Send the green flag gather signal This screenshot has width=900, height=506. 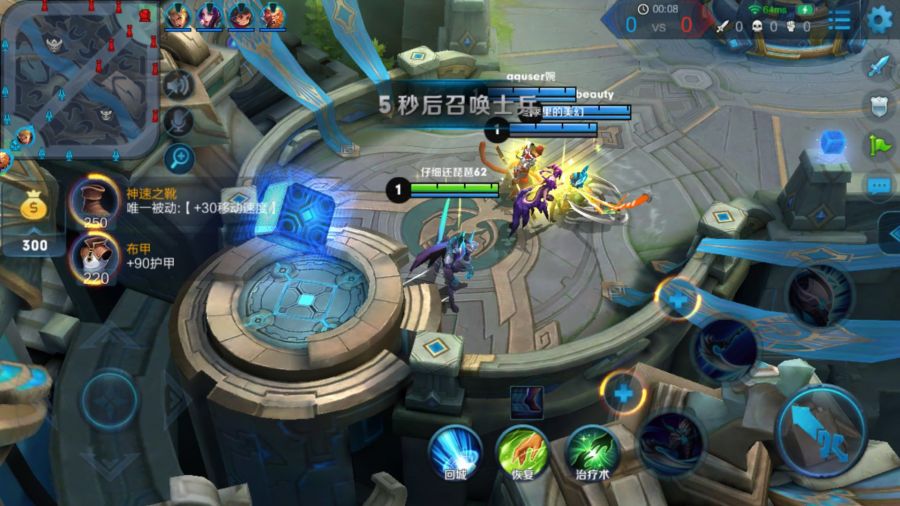tap(878, 145)
